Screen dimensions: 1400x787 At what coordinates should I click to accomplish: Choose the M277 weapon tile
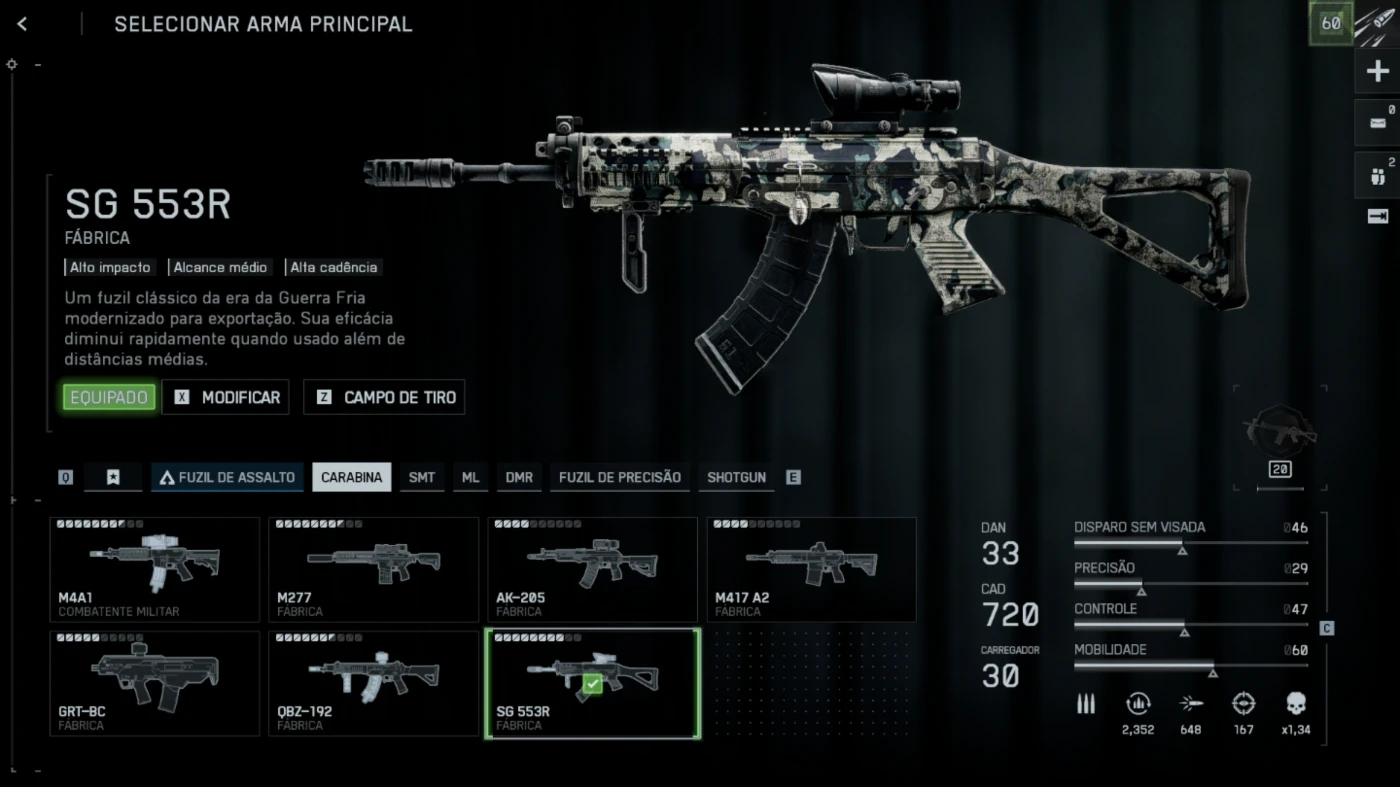(373, 568)
